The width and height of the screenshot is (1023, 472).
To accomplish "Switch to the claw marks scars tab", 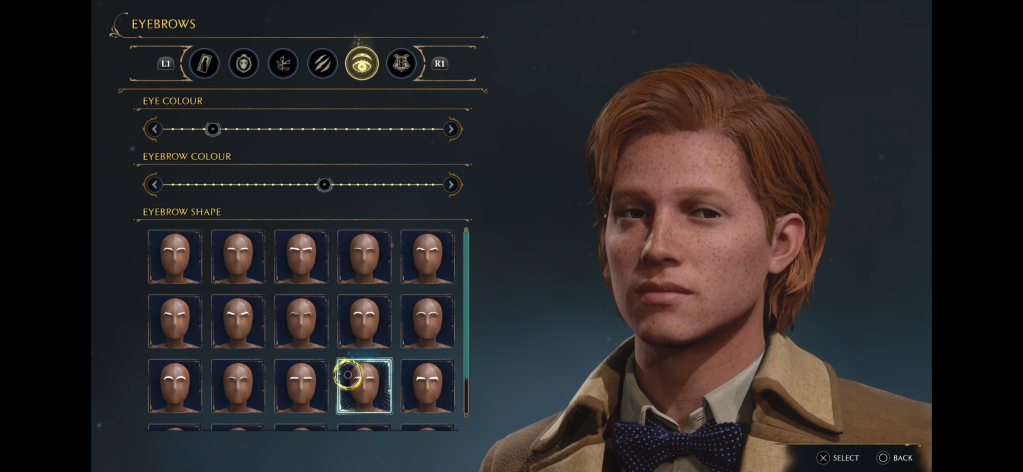I will coord(322,63).
